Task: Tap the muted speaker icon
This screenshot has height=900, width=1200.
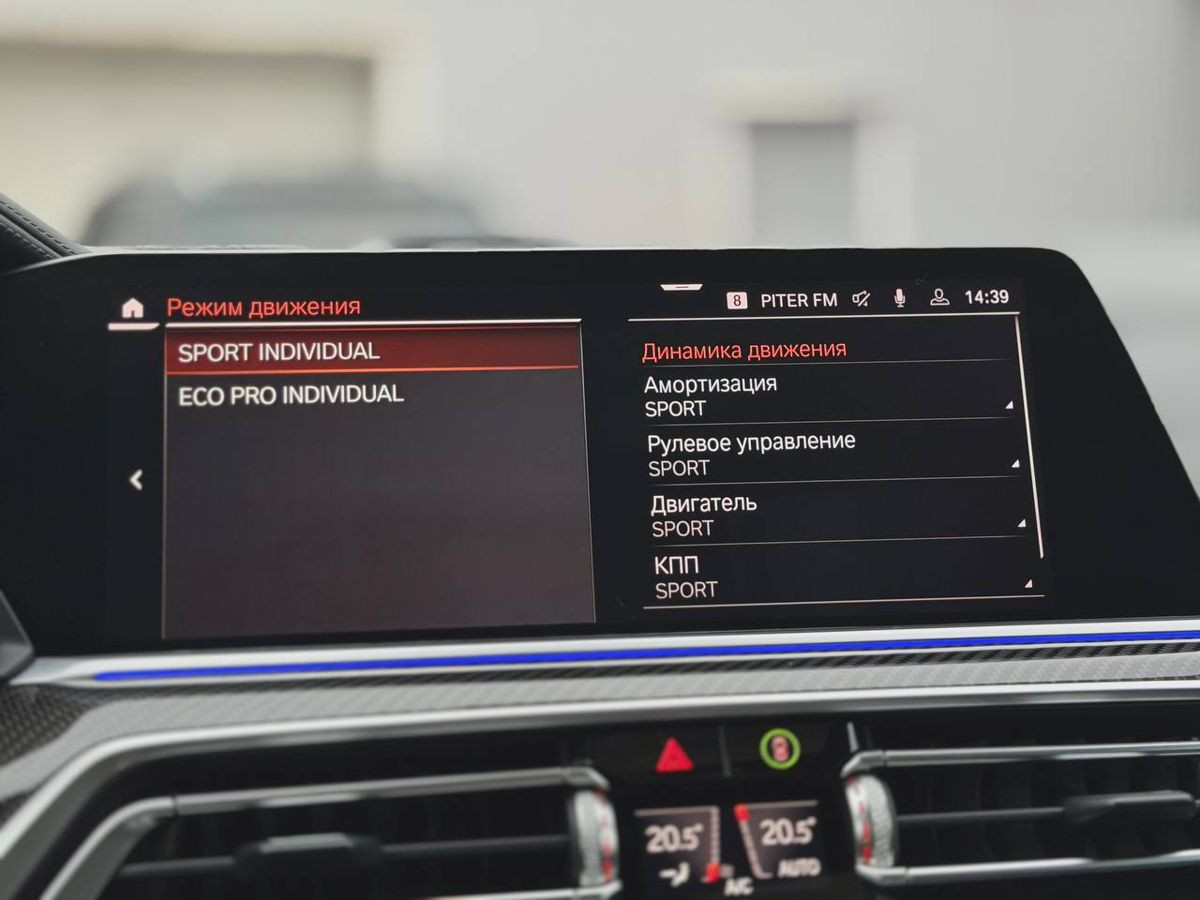Action: [861, 298]
